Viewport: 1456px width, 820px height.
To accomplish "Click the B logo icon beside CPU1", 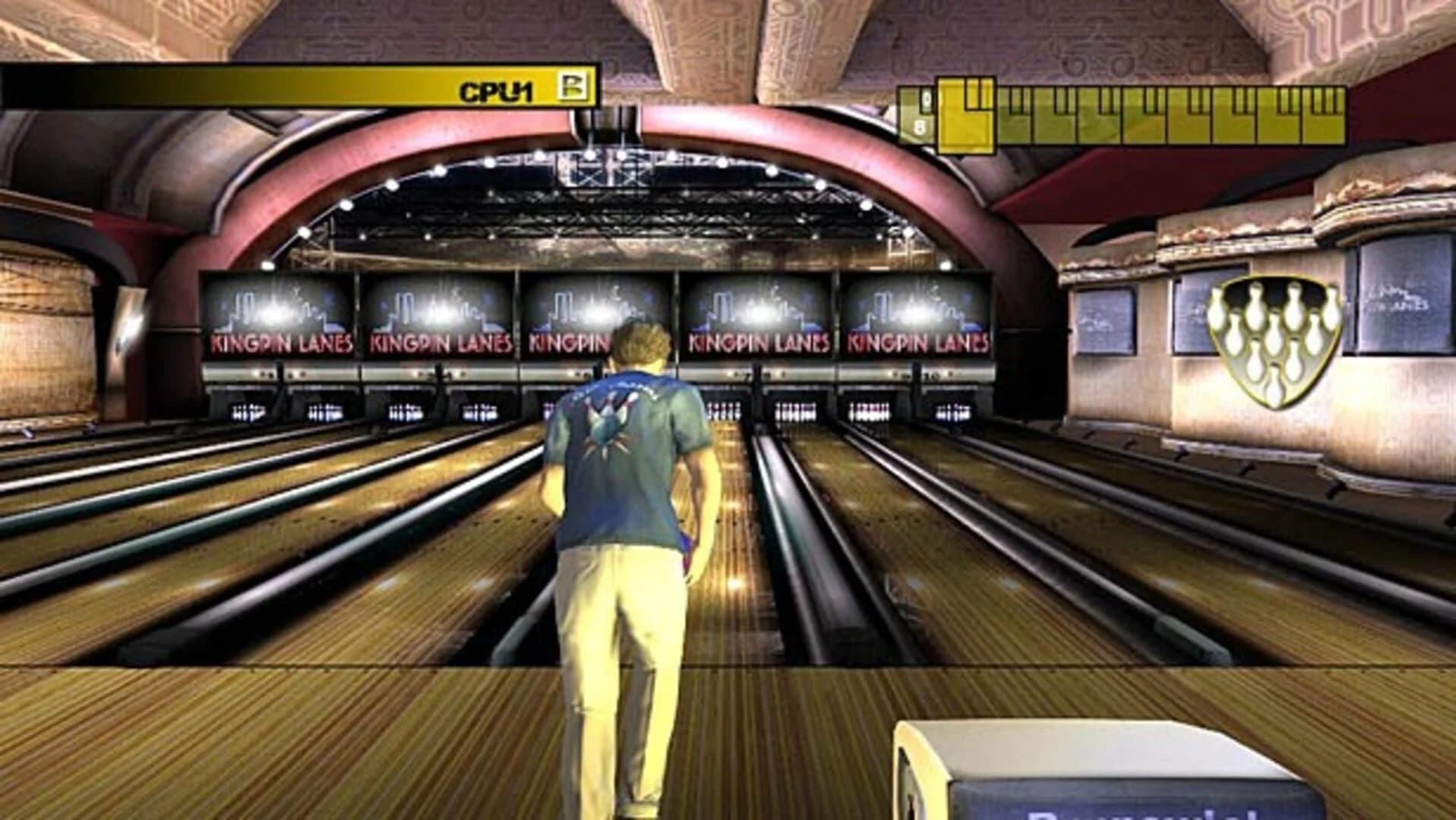I will [x=573, y=87].
